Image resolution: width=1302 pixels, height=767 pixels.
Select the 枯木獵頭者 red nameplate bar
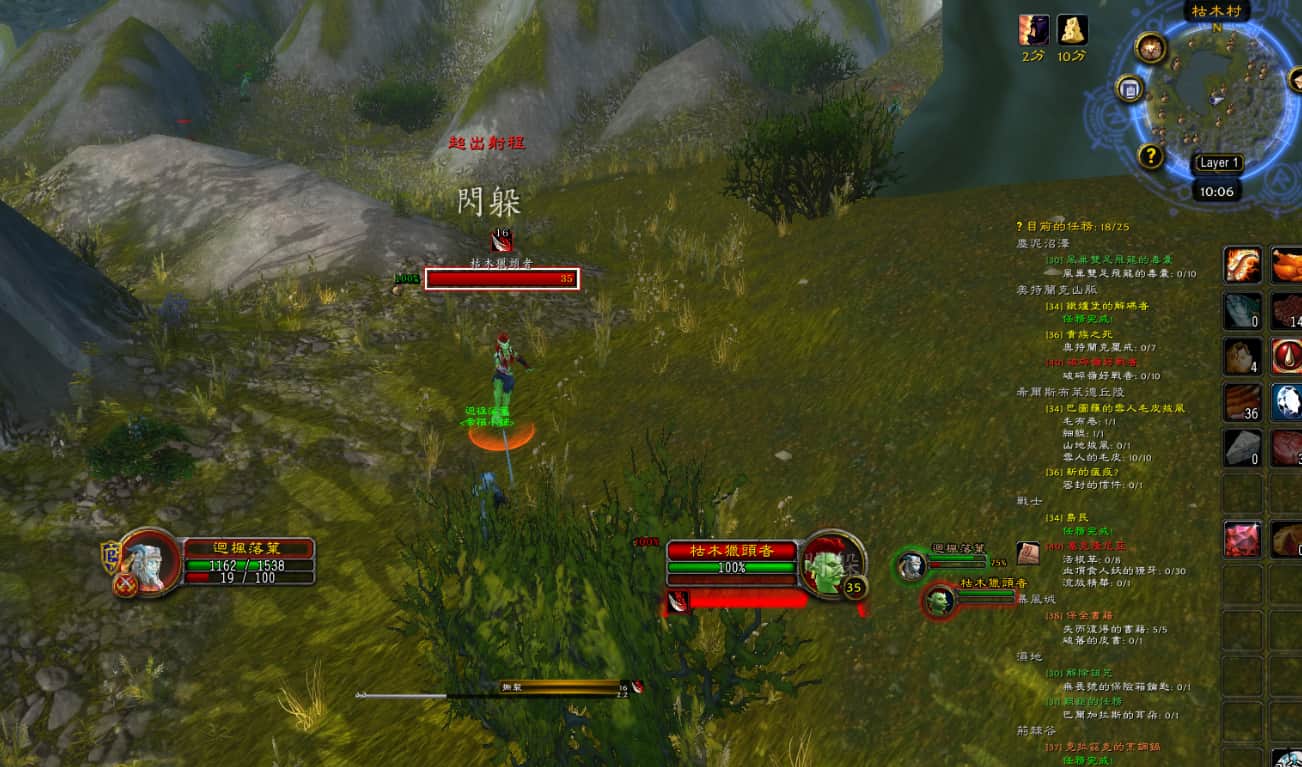pyautogui.click(x=502, y=279)
